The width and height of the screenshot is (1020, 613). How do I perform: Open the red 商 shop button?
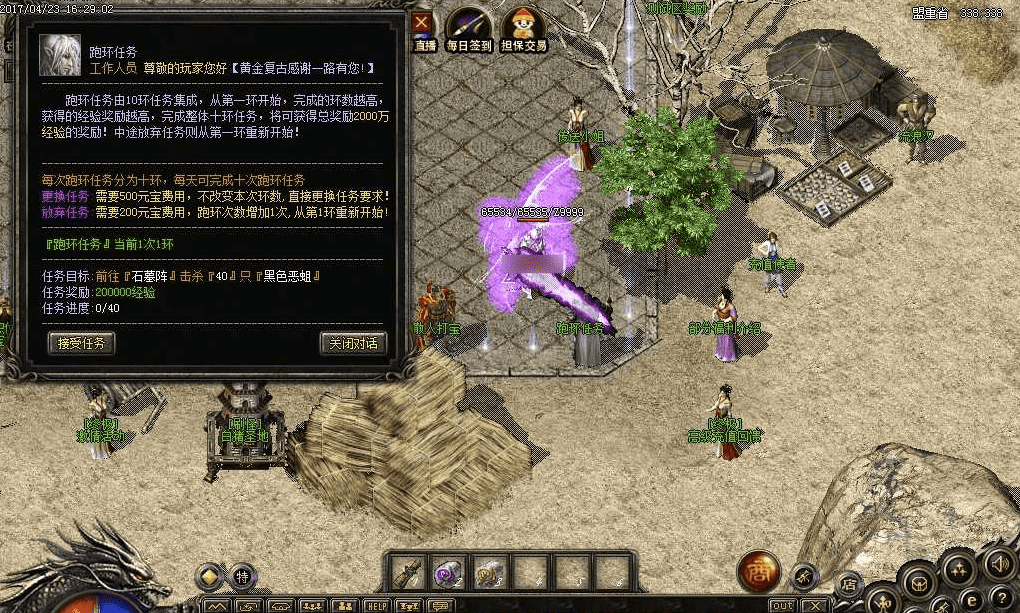point(757,571)
